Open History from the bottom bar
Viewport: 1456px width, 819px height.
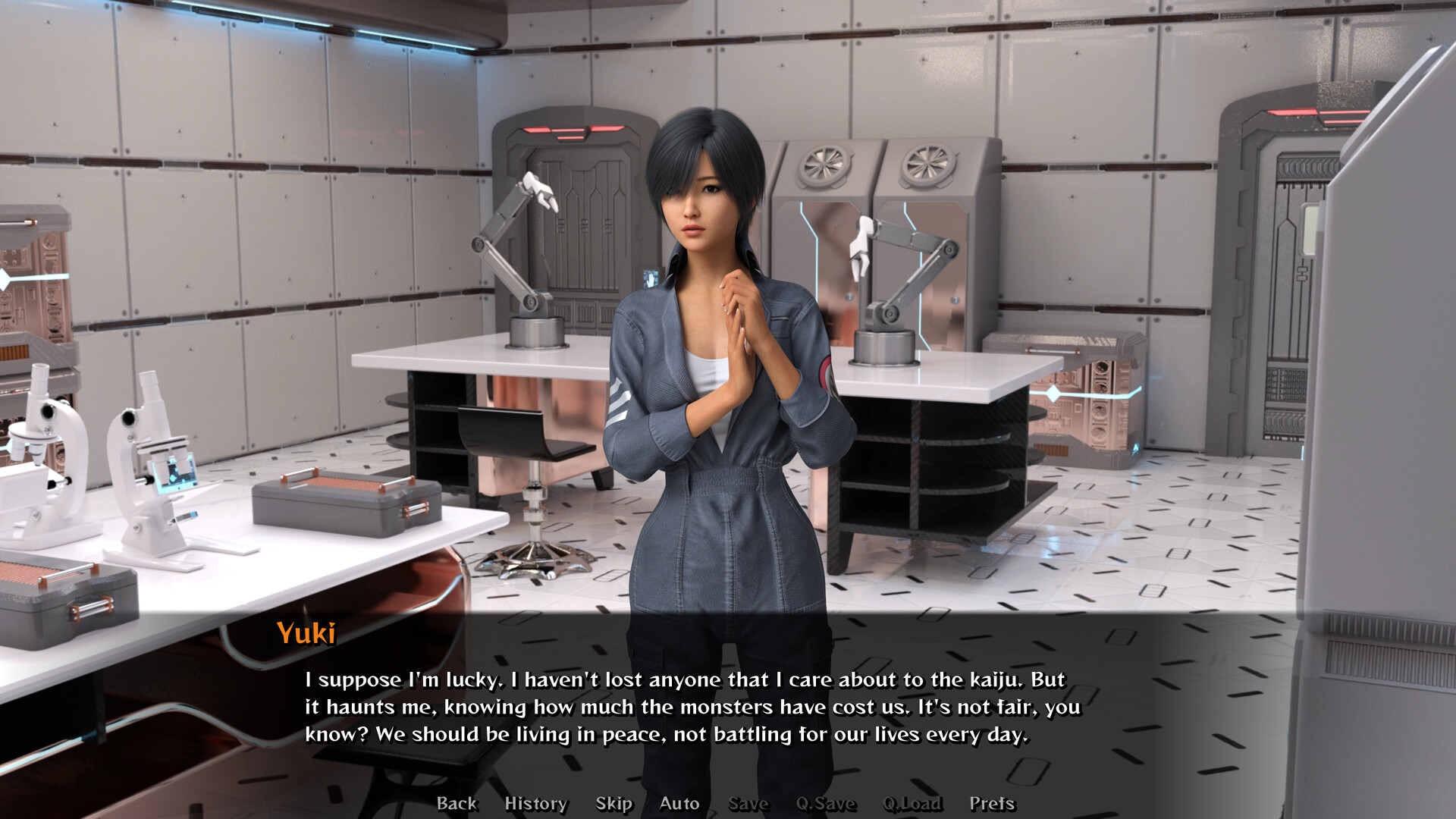pos(536,803)
